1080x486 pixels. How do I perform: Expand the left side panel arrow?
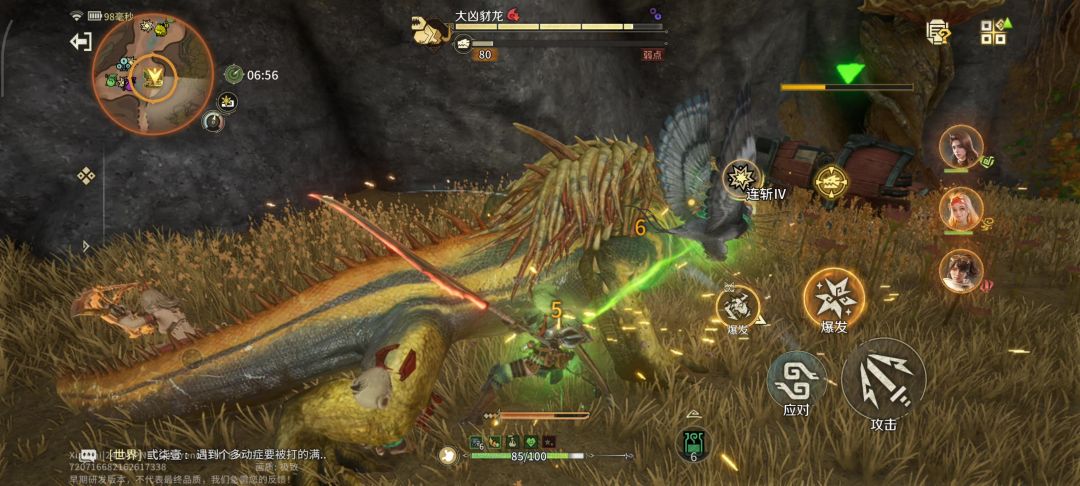tap(86, 245)
